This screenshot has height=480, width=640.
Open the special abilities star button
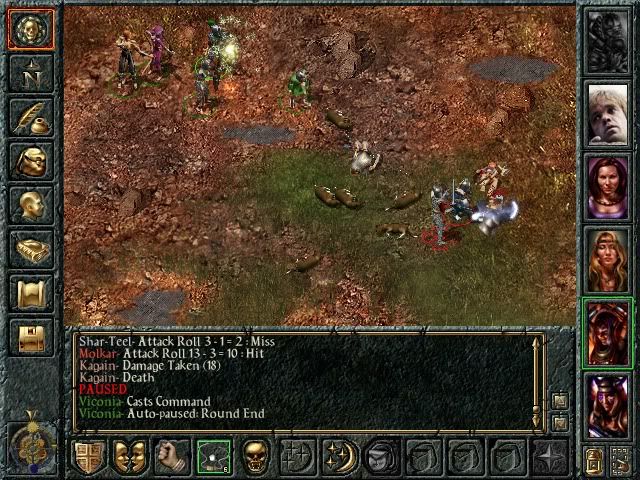tap(550, 456)
